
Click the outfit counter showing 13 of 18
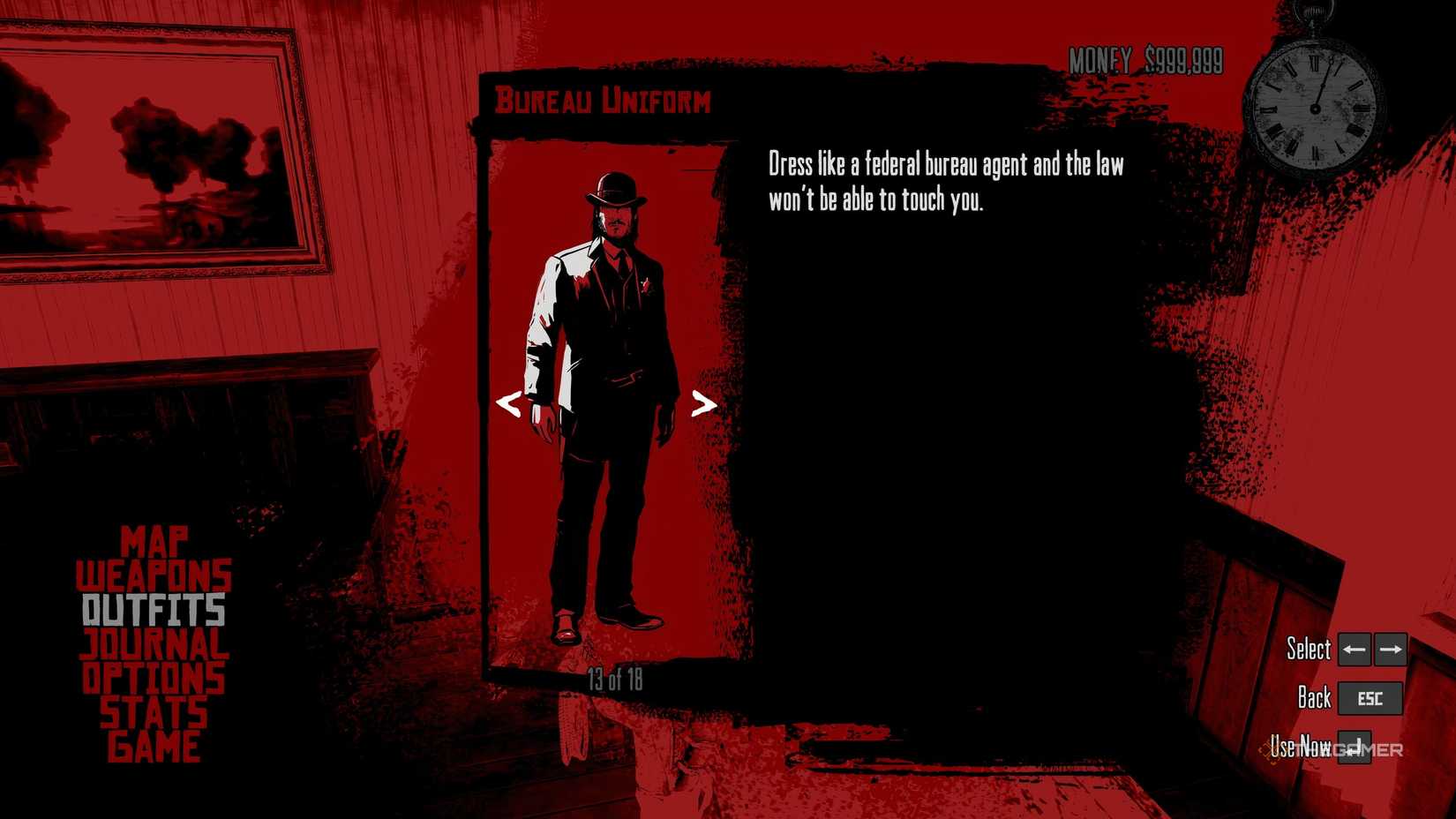coord(614,680)
